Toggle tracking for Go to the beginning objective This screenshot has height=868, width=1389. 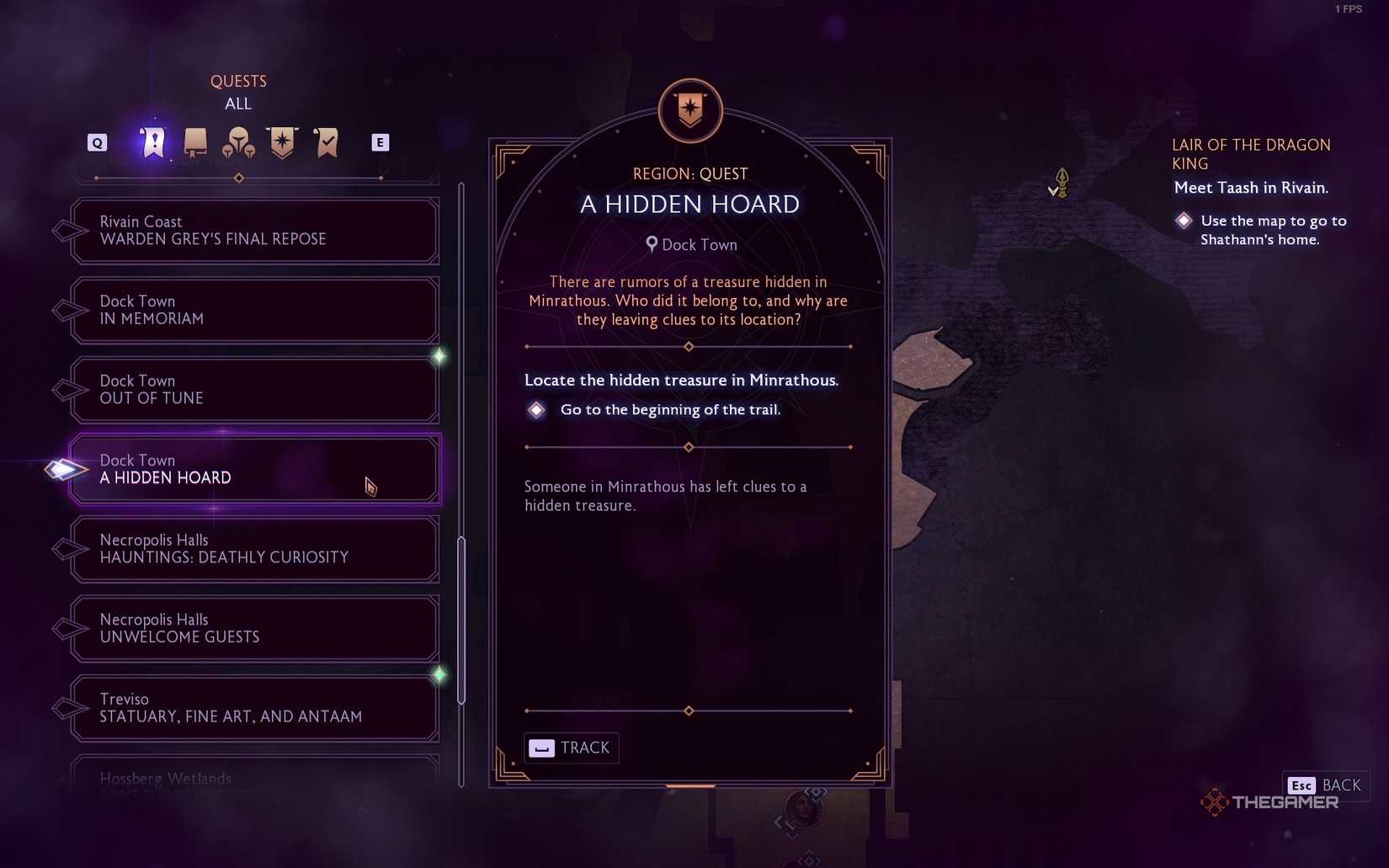click(x=536, y=410)
